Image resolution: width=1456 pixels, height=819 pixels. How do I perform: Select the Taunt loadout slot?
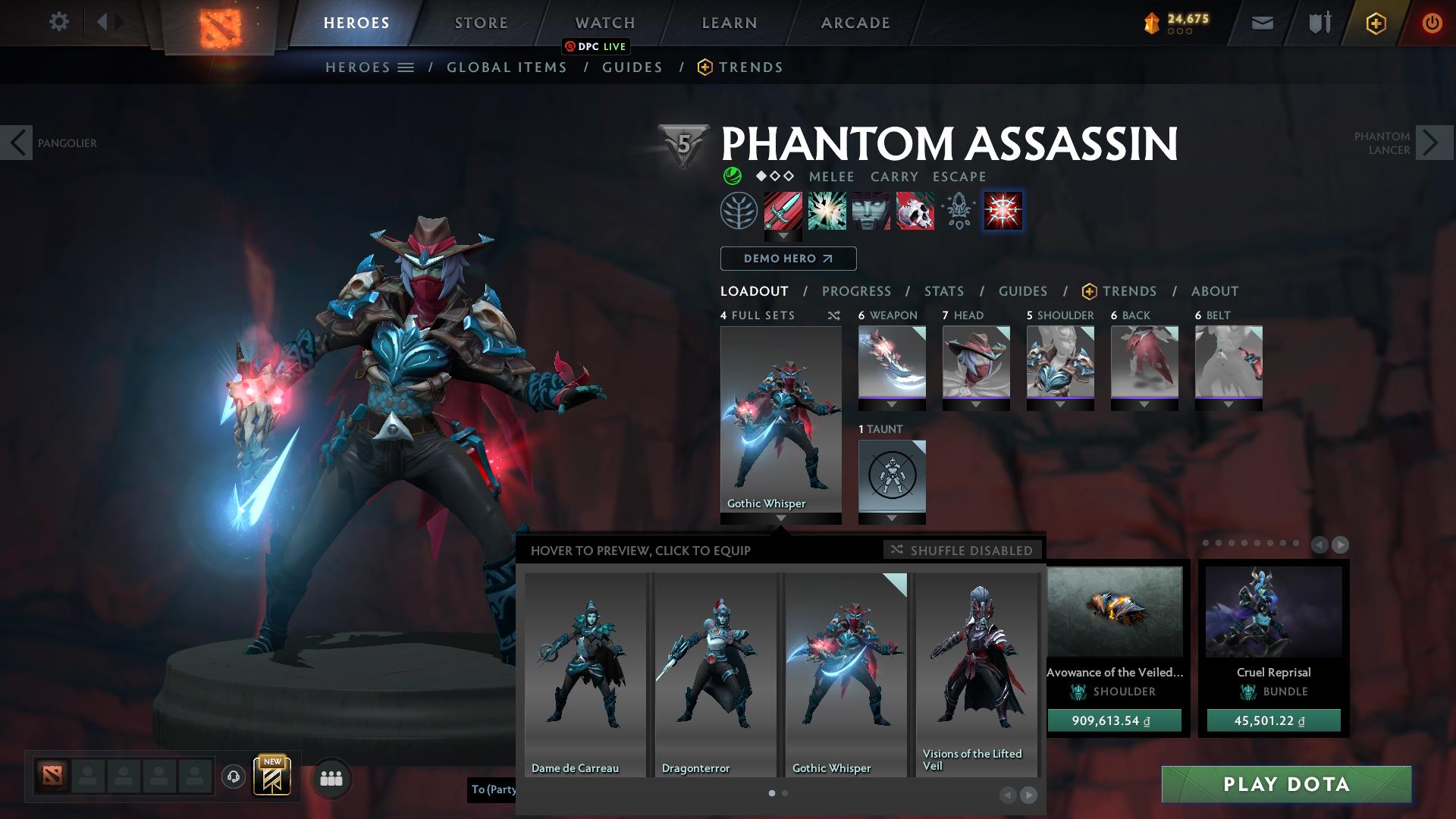click(892, 476)
